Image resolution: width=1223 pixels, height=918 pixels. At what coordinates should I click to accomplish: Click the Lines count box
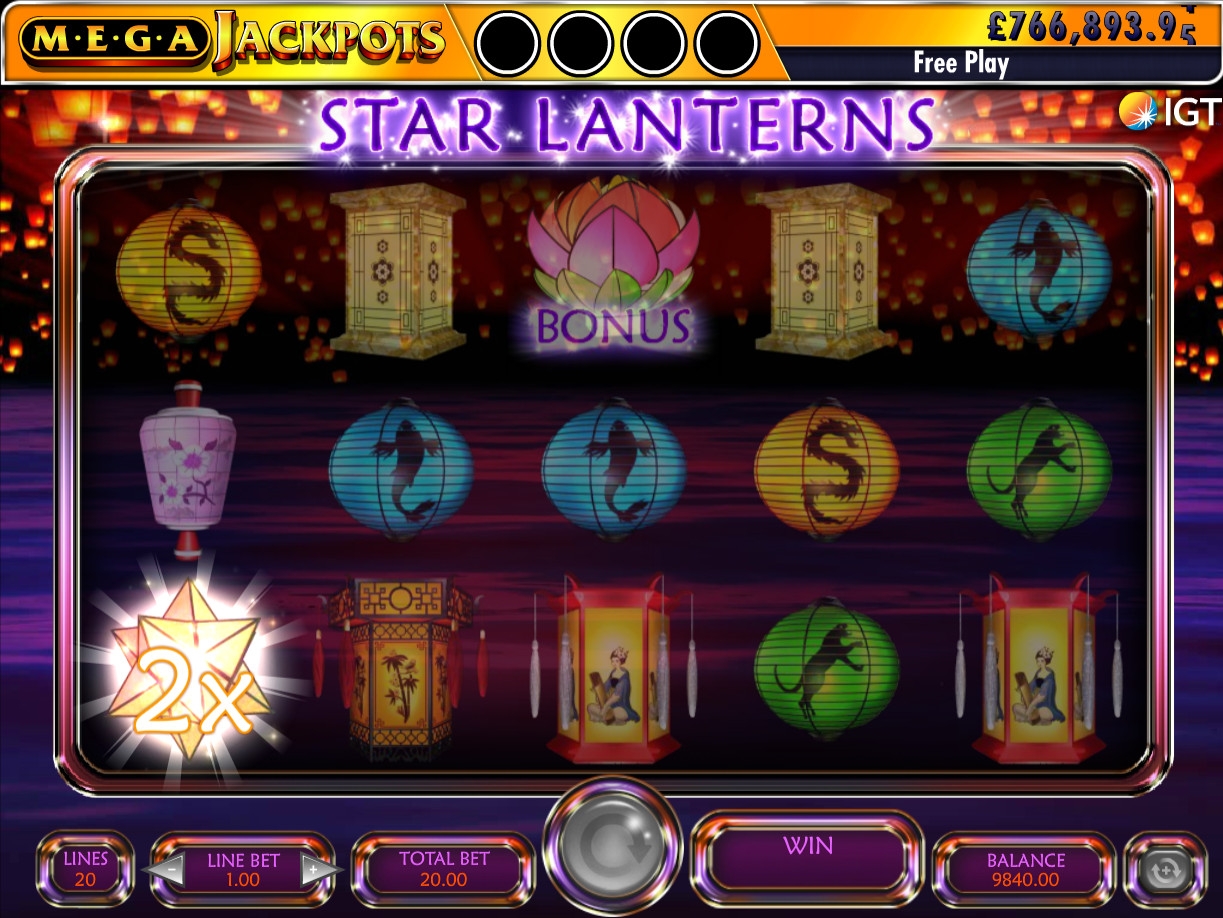click(85, 869)
